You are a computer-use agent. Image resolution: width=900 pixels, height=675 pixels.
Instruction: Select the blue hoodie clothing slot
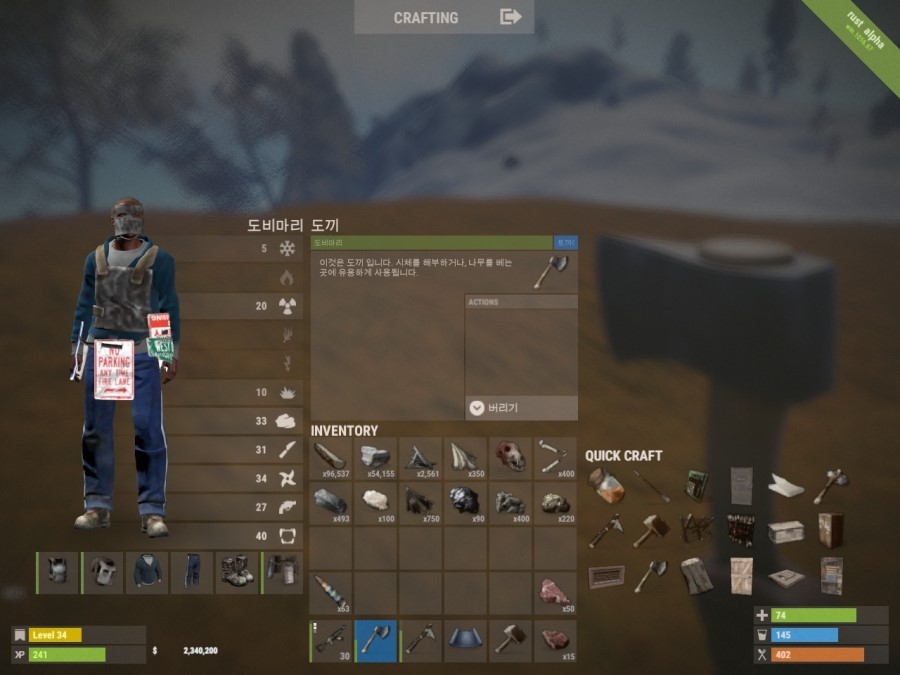pyautogui.click(x=148, y=573)
